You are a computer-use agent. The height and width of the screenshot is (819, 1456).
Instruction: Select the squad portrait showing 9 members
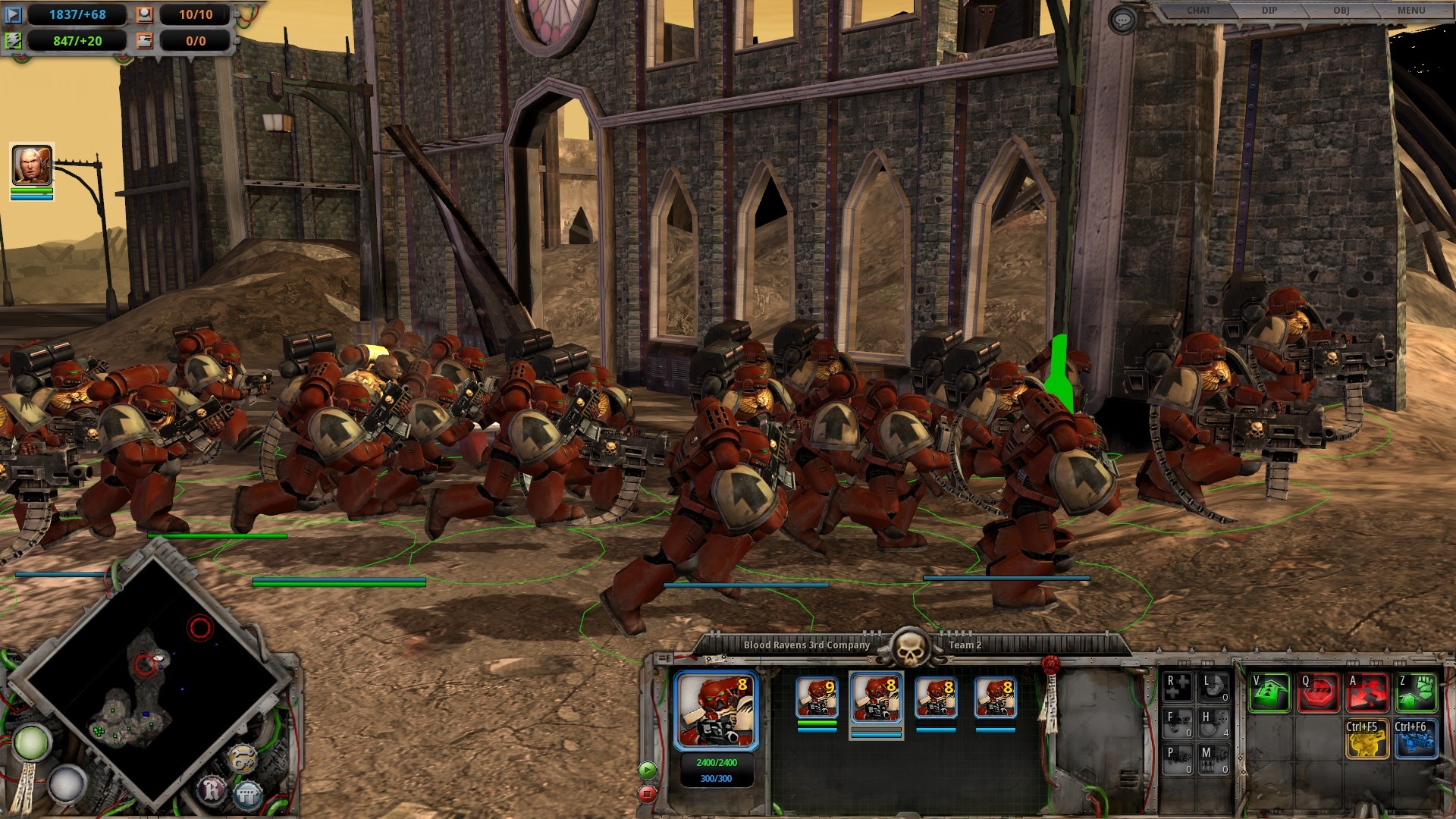click(x=817, y=698)
